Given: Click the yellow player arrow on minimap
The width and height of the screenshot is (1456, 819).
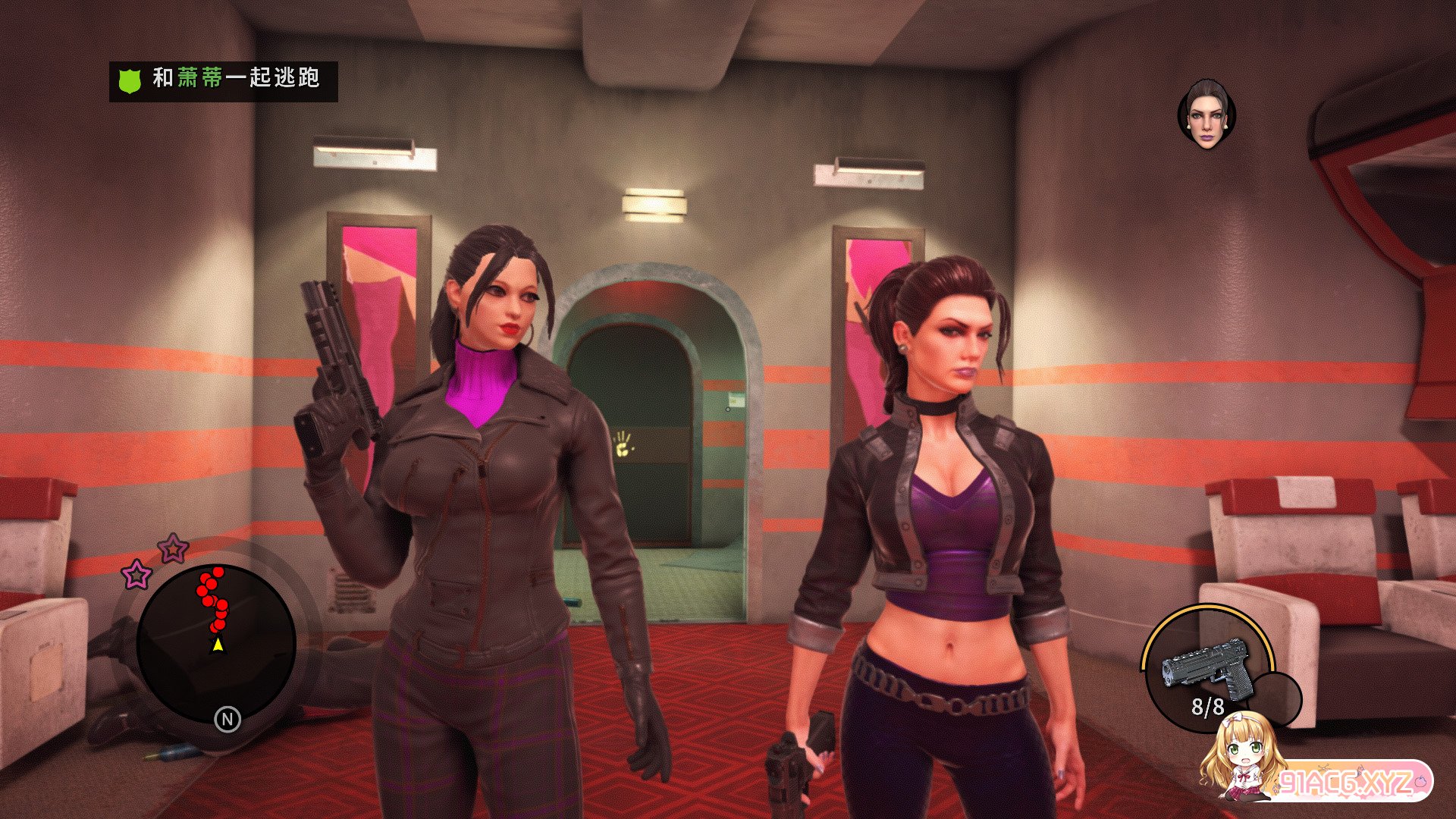Looking at the screenshot, I should pos(218,645).
